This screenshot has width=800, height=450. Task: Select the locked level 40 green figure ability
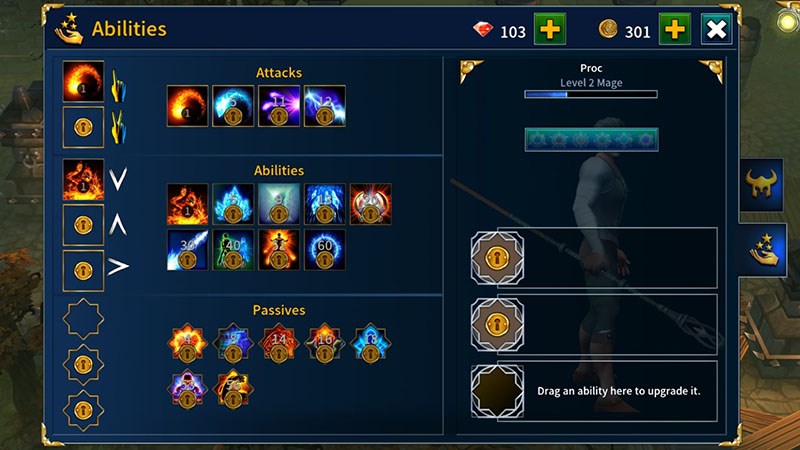(x=233, y=250)
